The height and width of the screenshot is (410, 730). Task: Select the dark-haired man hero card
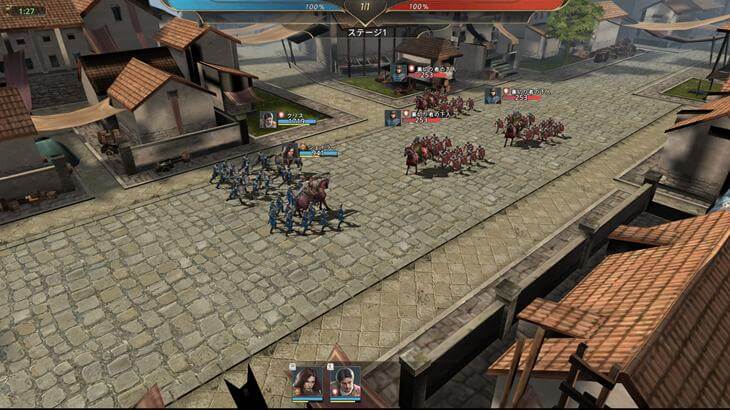(x=345, y=382)
